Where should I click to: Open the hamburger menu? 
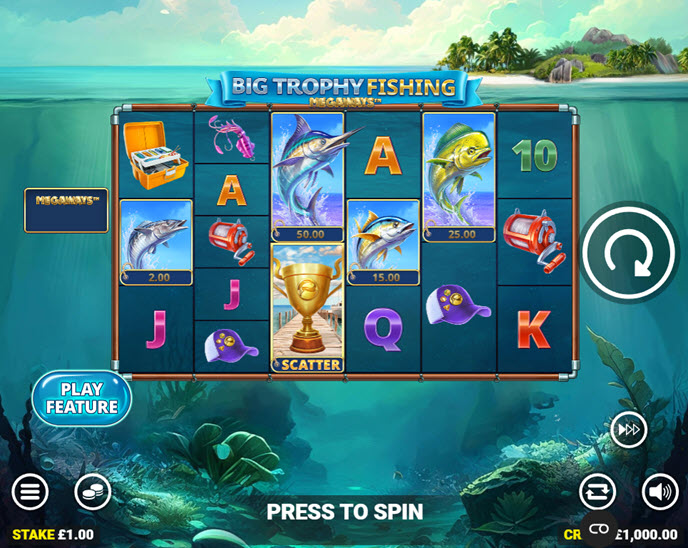[x=30, y=491]
